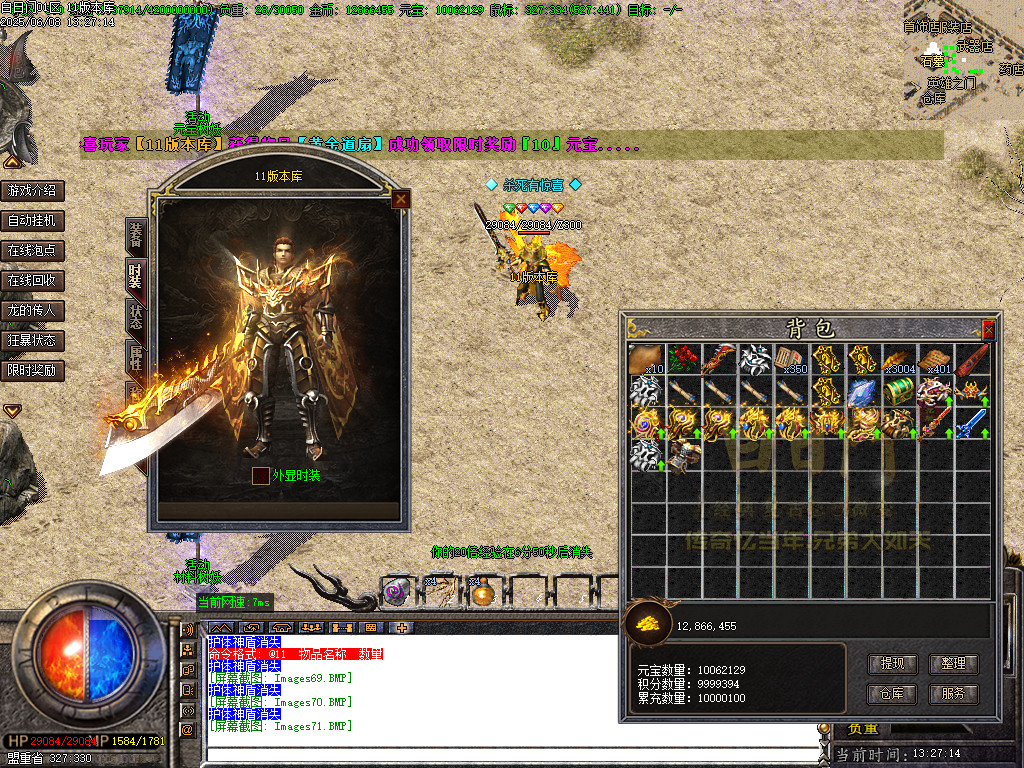Claim rewards via the 限时奖励 button
1024x768 pixels.
tap(32, 370)
